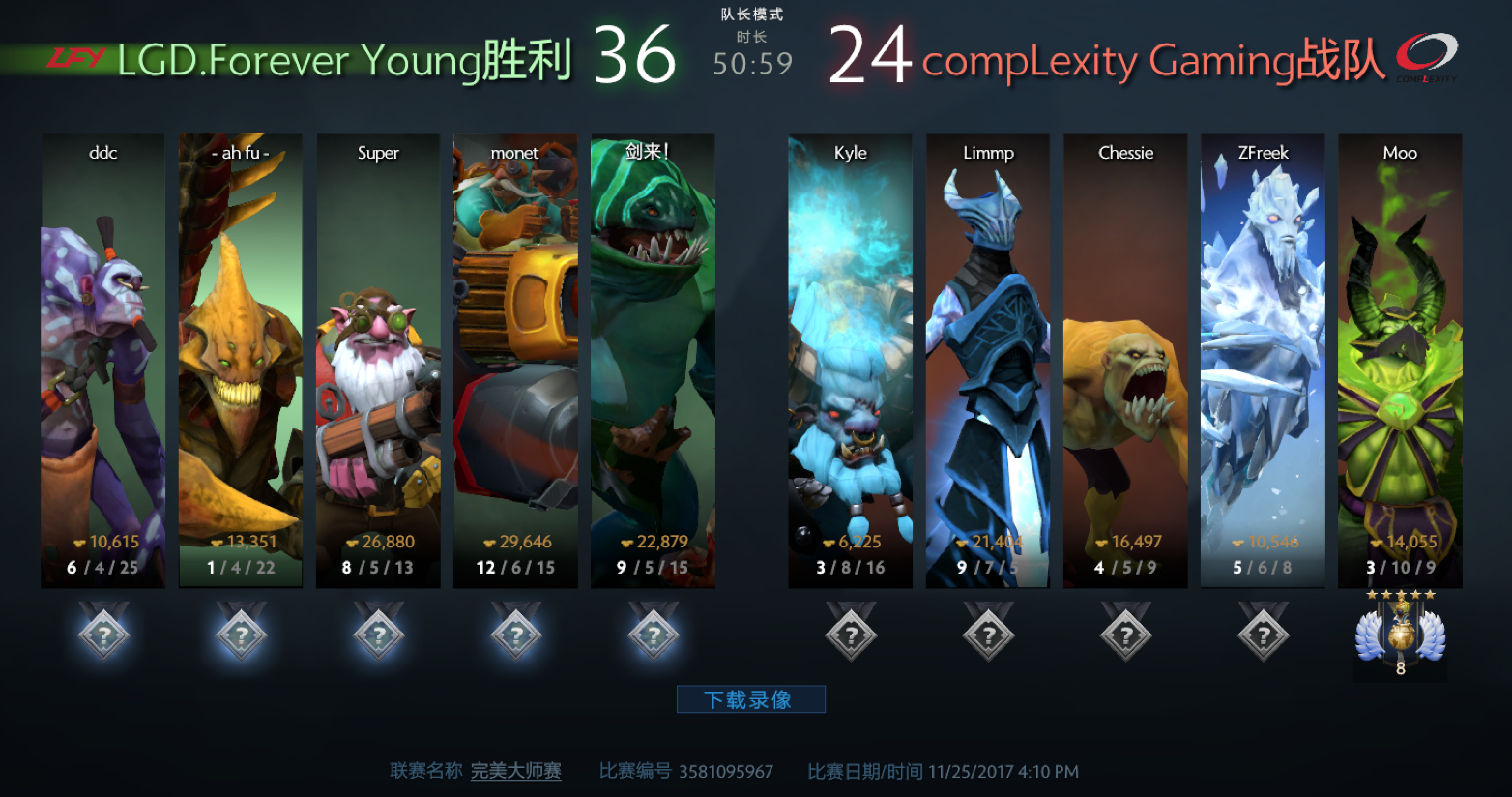Choose Moo's hero card

point(1400,360)
